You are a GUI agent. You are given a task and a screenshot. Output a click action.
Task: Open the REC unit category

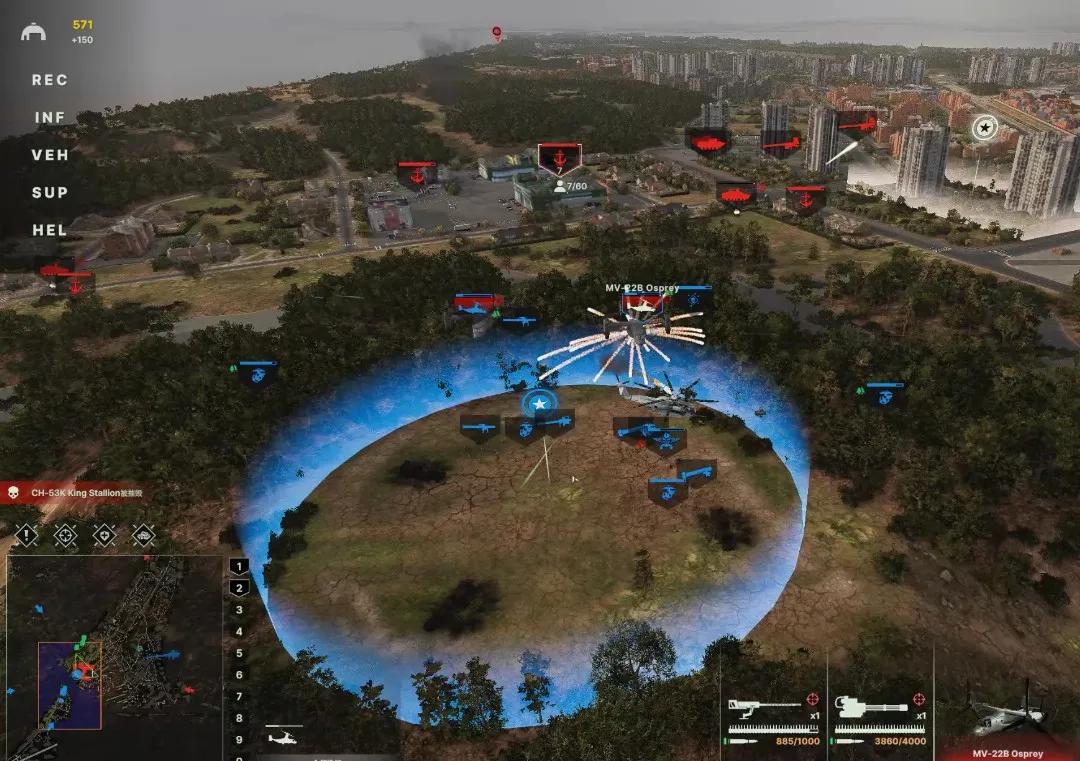coord(49,80)
